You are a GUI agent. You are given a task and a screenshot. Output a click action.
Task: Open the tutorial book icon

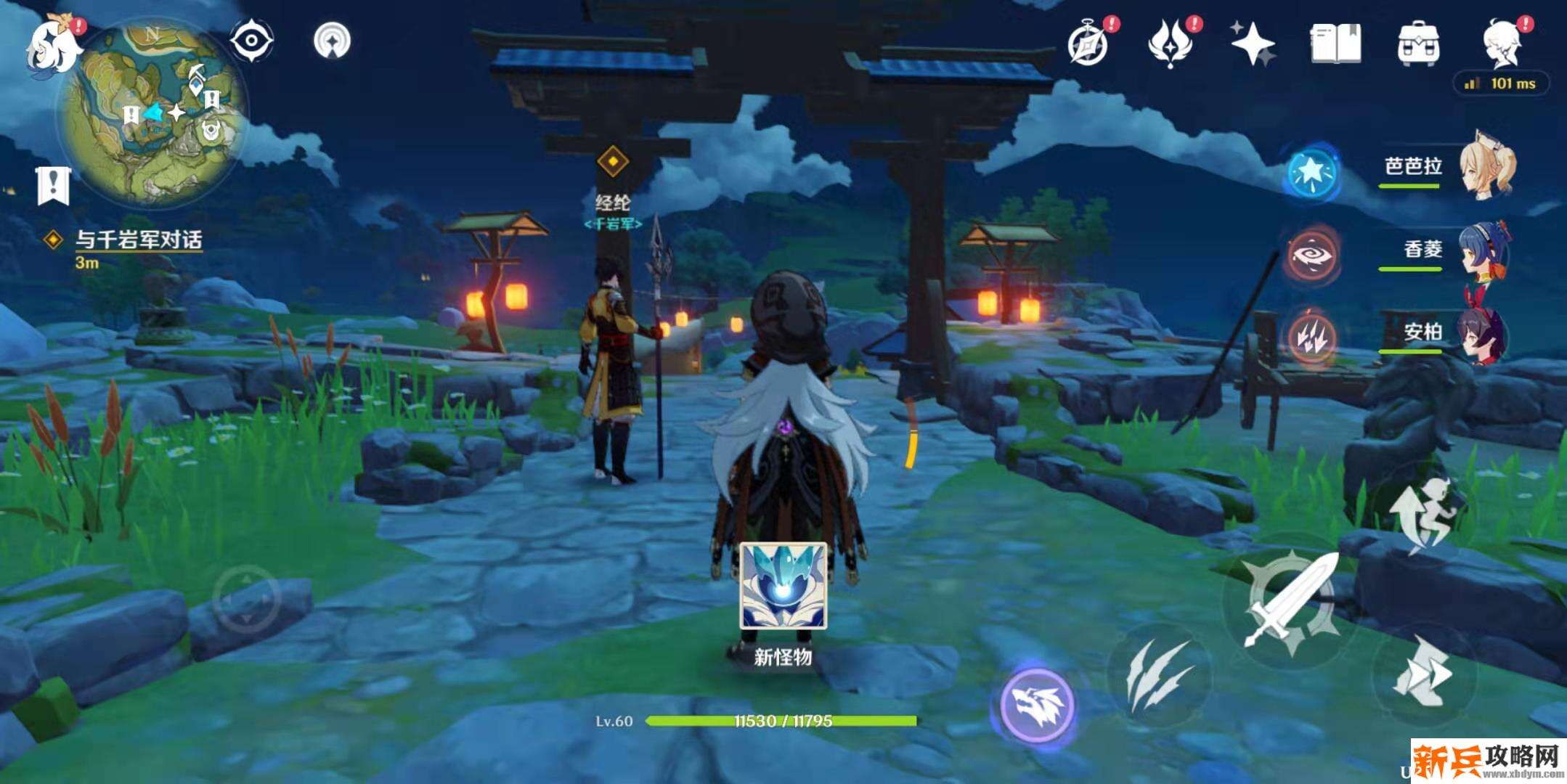[x=1335, y=44]
